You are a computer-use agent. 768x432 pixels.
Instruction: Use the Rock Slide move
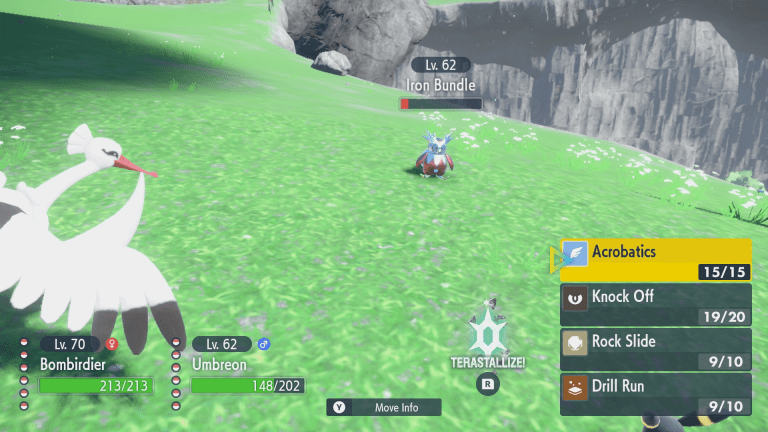tap(655, 347)
